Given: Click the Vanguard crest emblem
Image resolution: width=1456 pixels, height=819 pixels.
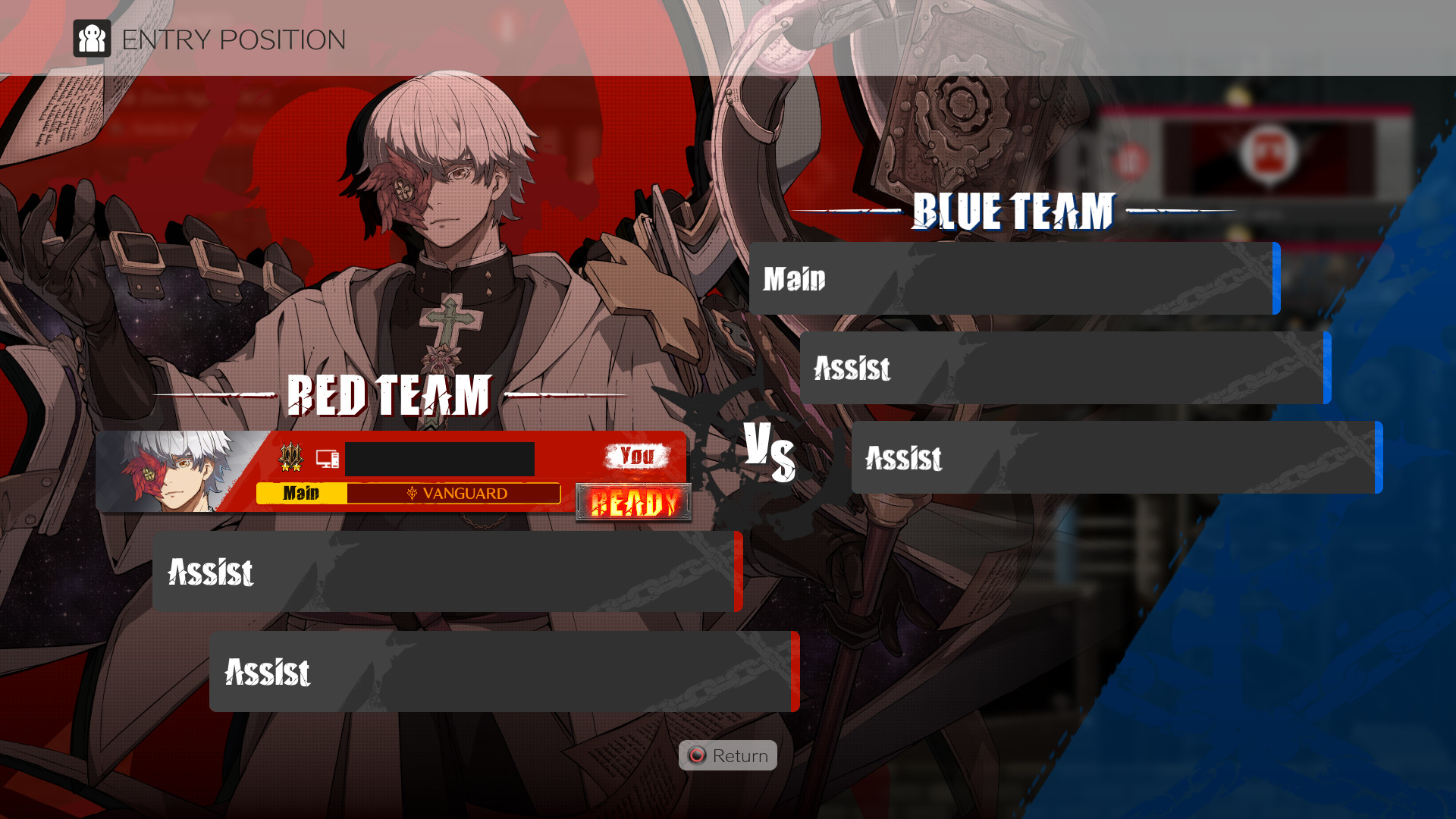Looking at the screenshot, I should point(413,494).
